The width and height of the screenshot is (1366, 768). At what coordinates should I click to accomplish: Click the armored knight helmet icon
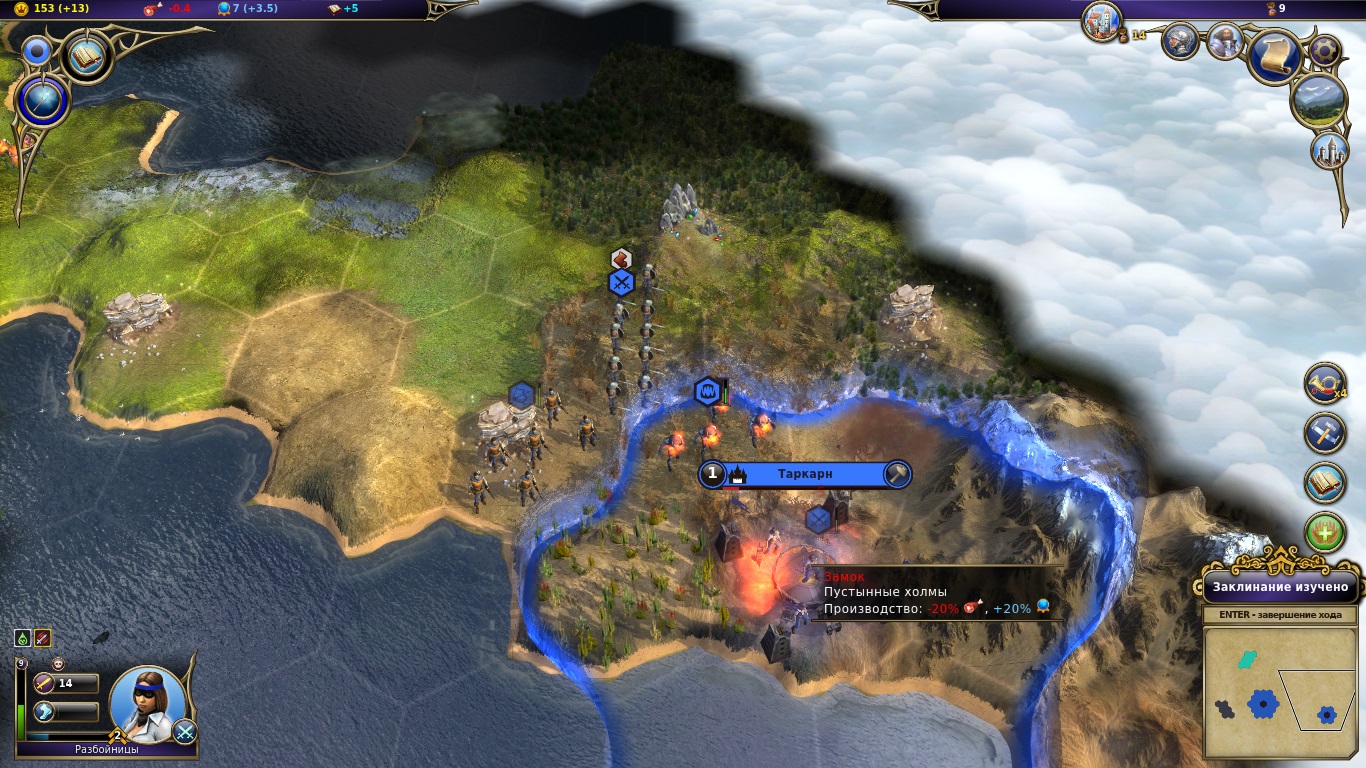pos(1181,41)
